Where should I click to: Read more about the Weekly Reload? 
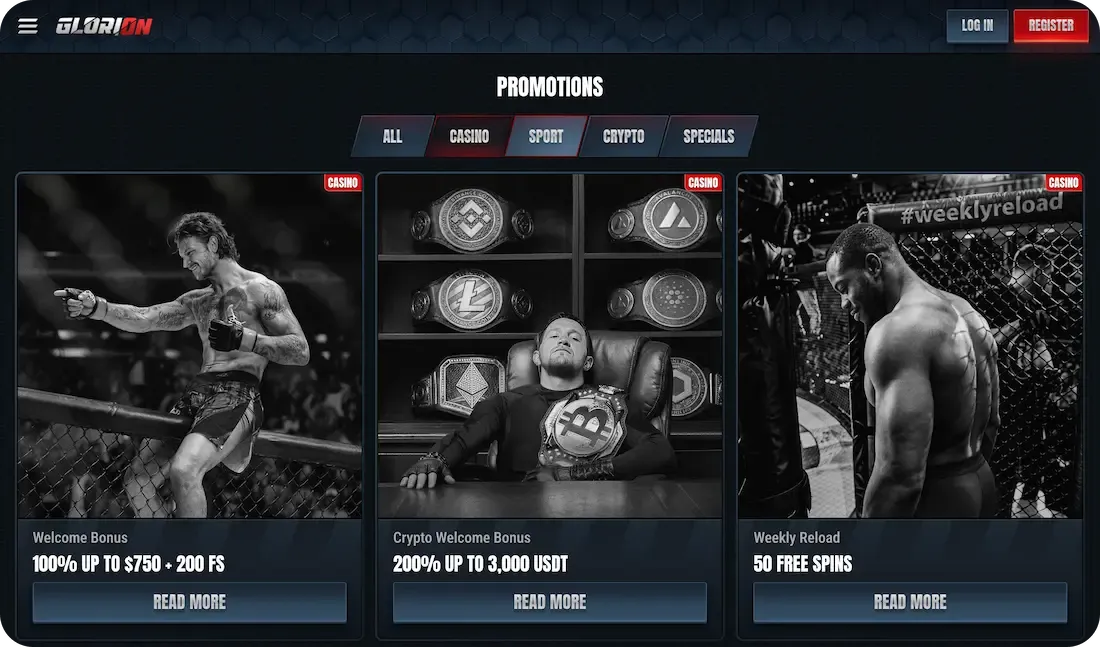(910, 602)
